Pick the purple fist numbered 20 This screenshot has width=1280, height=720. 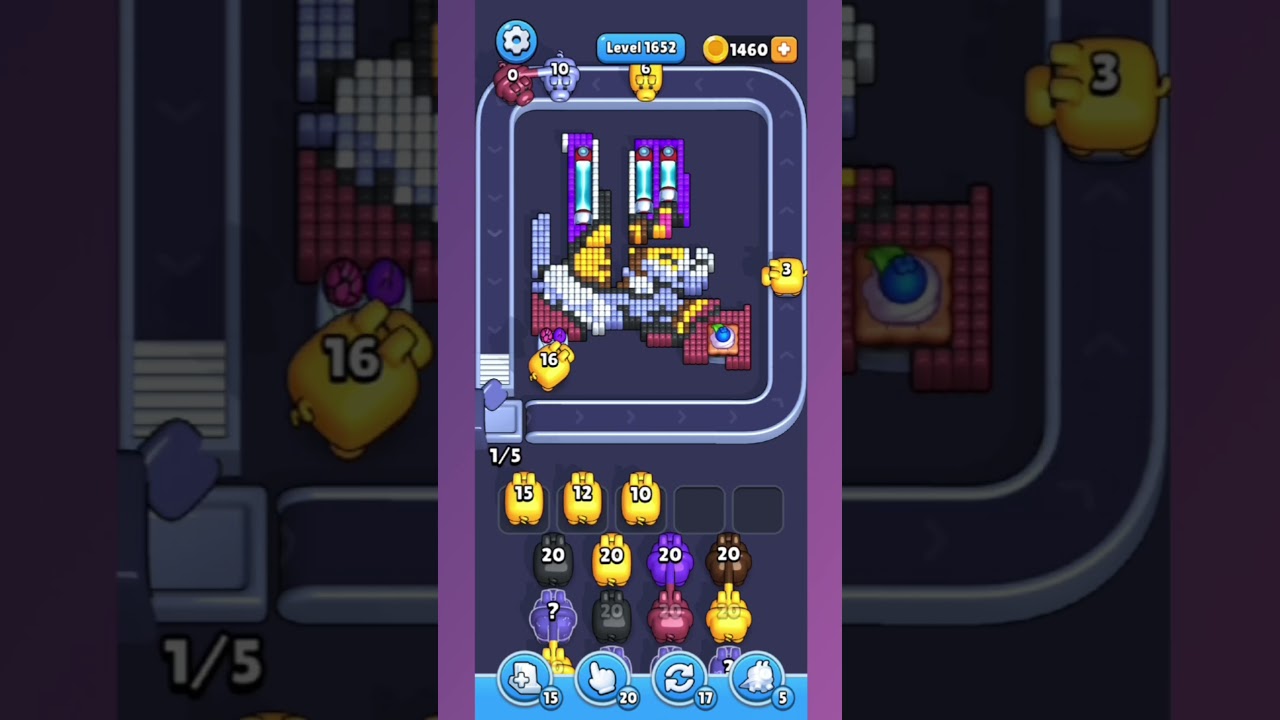[671, 560]
